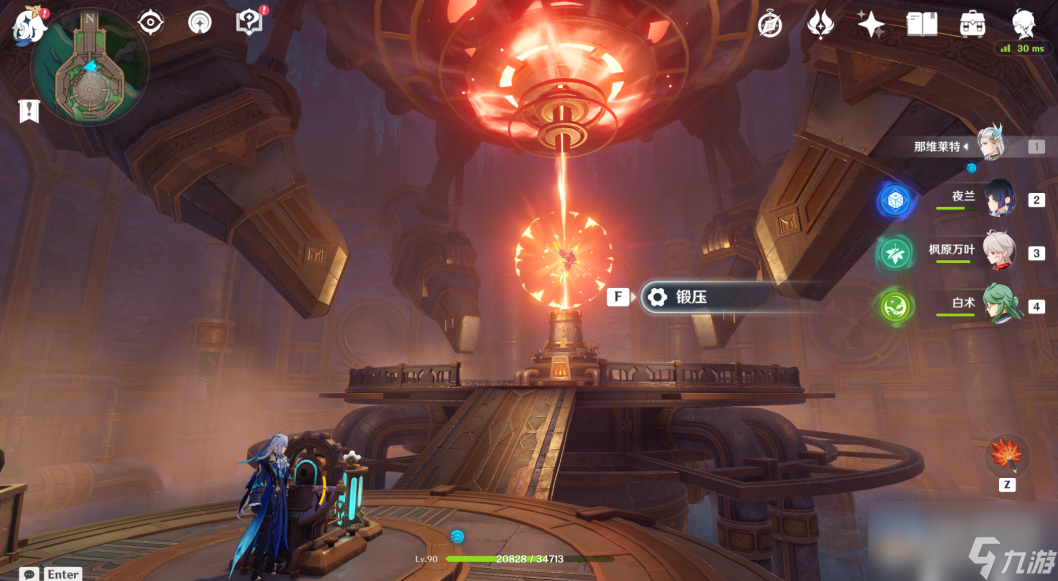This screenshot has height=581, width=1058.
Task: Click the circular minimap
Action: pyautogui.click(x=90, y=67)
